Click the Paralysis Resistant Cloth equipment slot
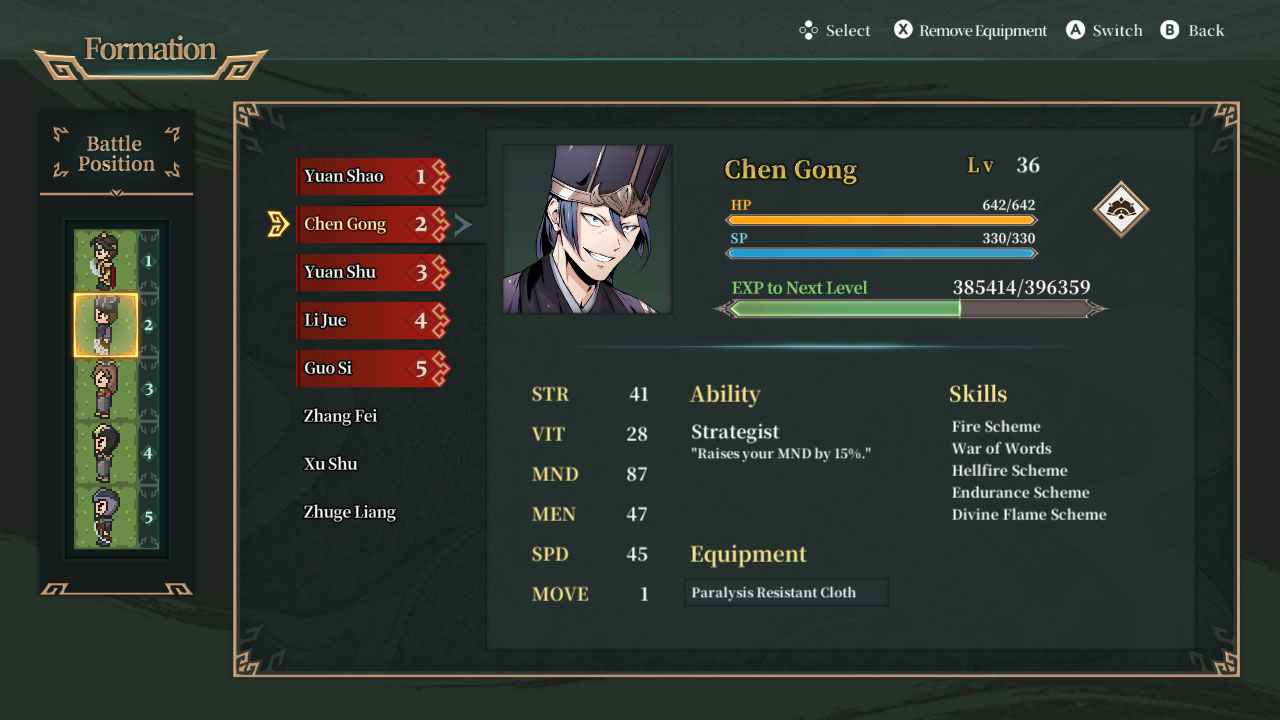Screen dimensions: 1280x720 point(785,592)
